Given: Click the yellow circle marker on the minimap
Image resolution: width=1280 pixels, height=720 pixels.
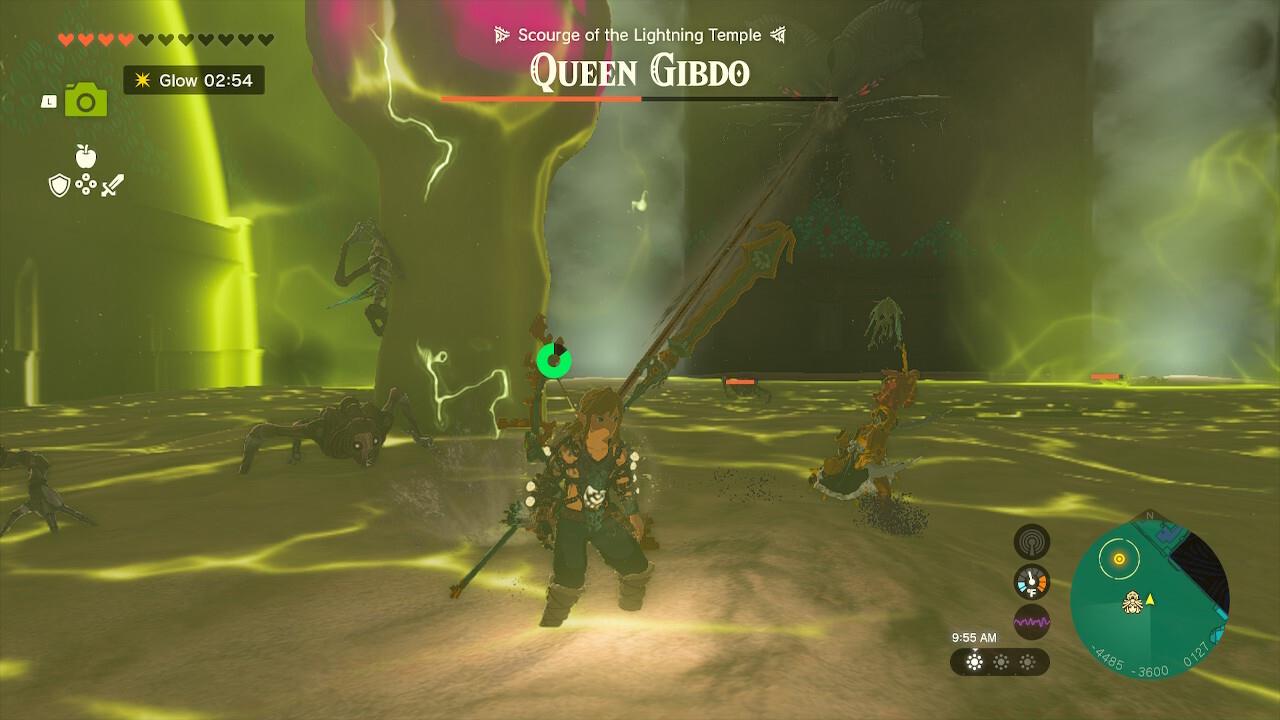Looking at the screenshot, I should click(x=1119, y=559).
